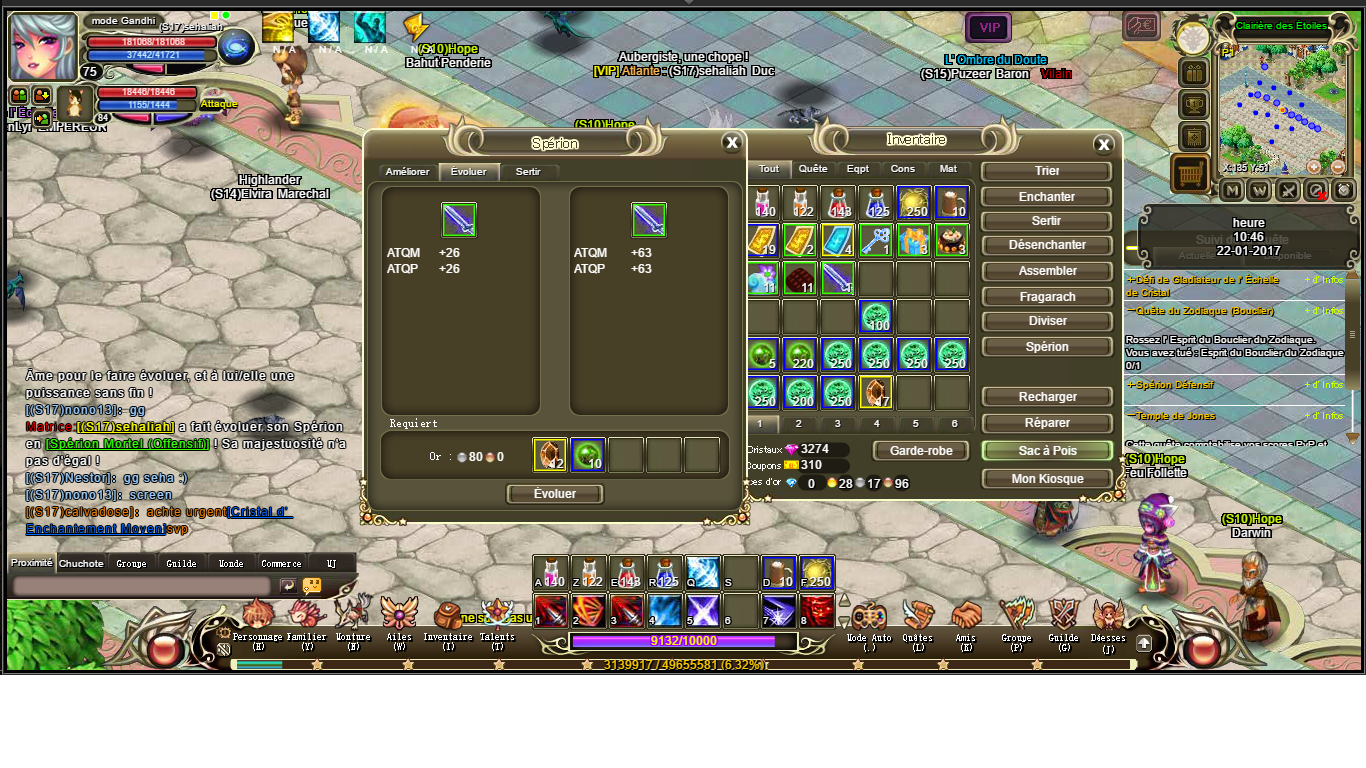Open Mon Kiosque shop

click(1047, 479)
